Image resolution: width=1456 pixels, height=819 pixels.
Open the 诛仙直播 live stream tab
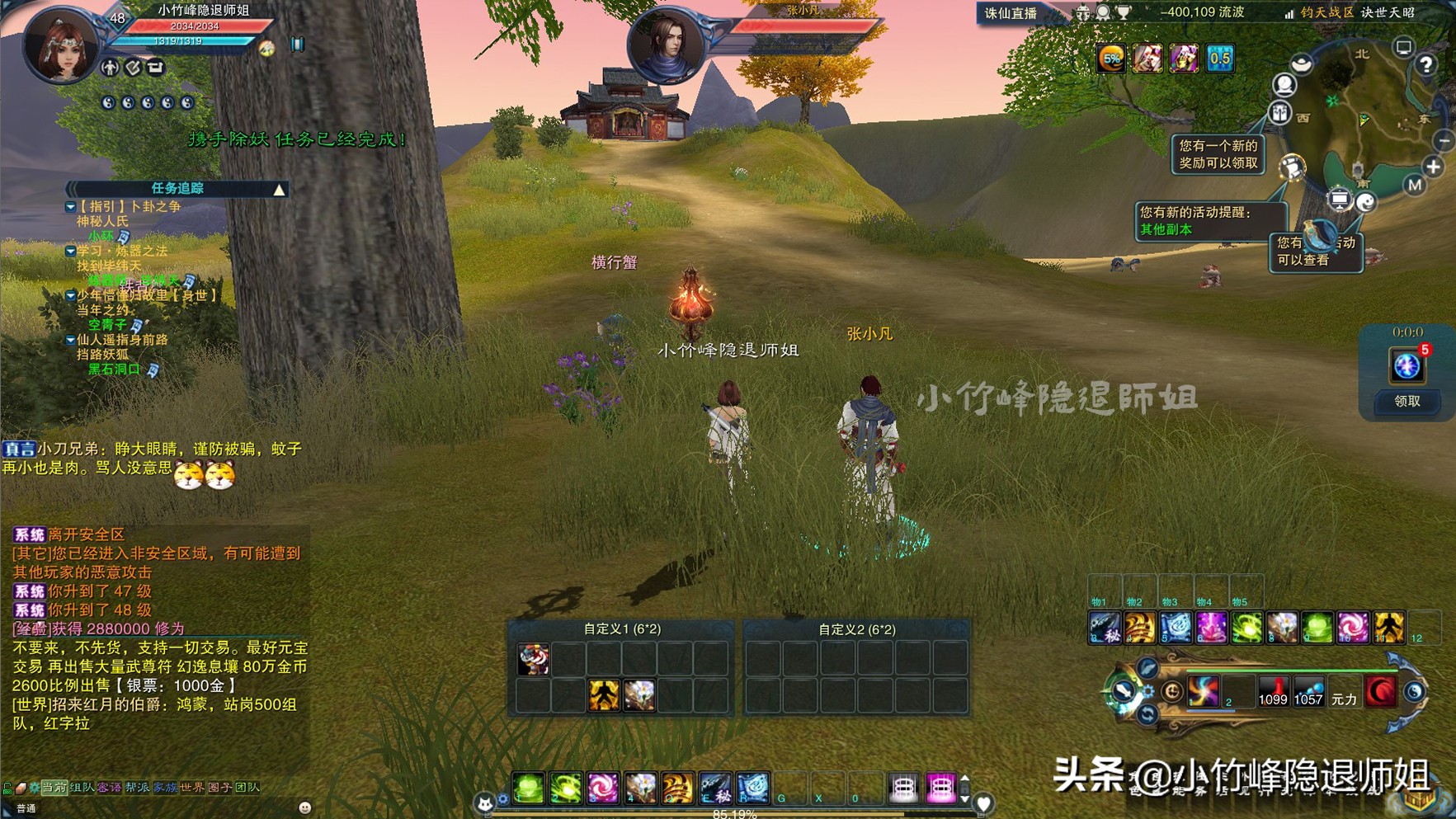1011,13
